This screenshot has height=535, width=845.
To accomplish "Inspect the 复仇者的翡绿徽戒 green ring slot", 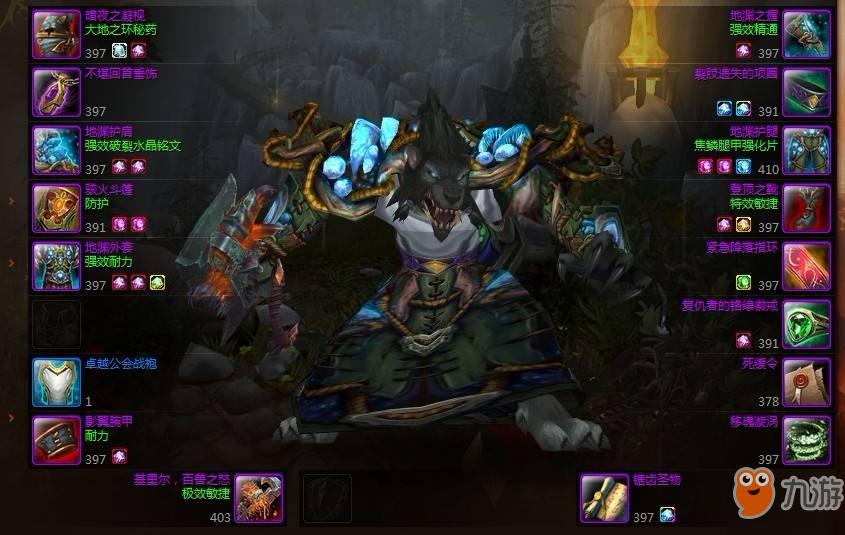I will pos(806,324).
